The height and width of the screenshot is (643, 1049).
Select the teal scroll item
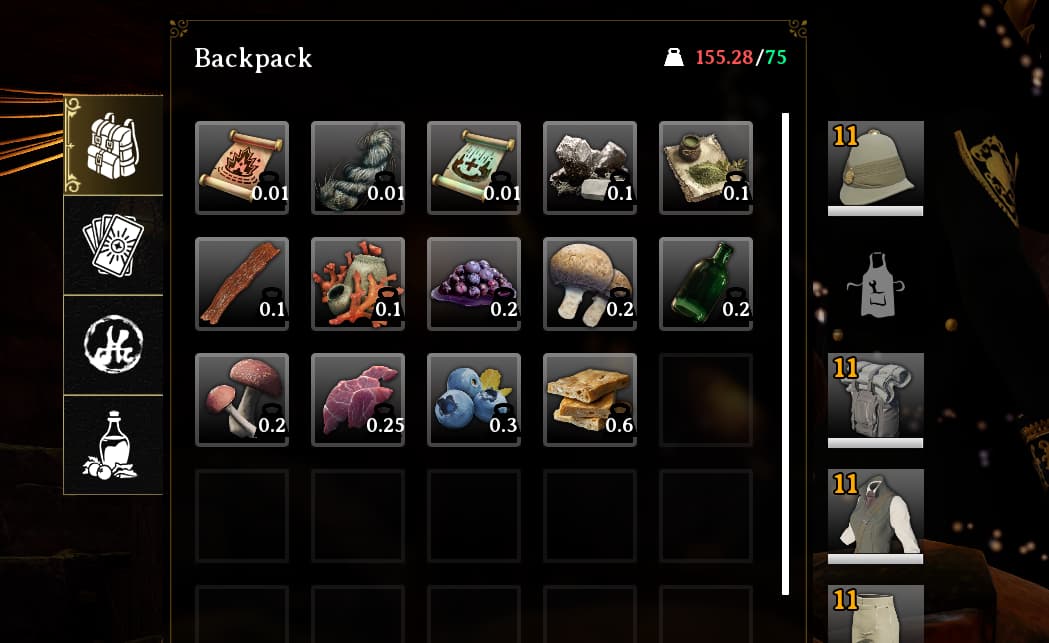474,167
